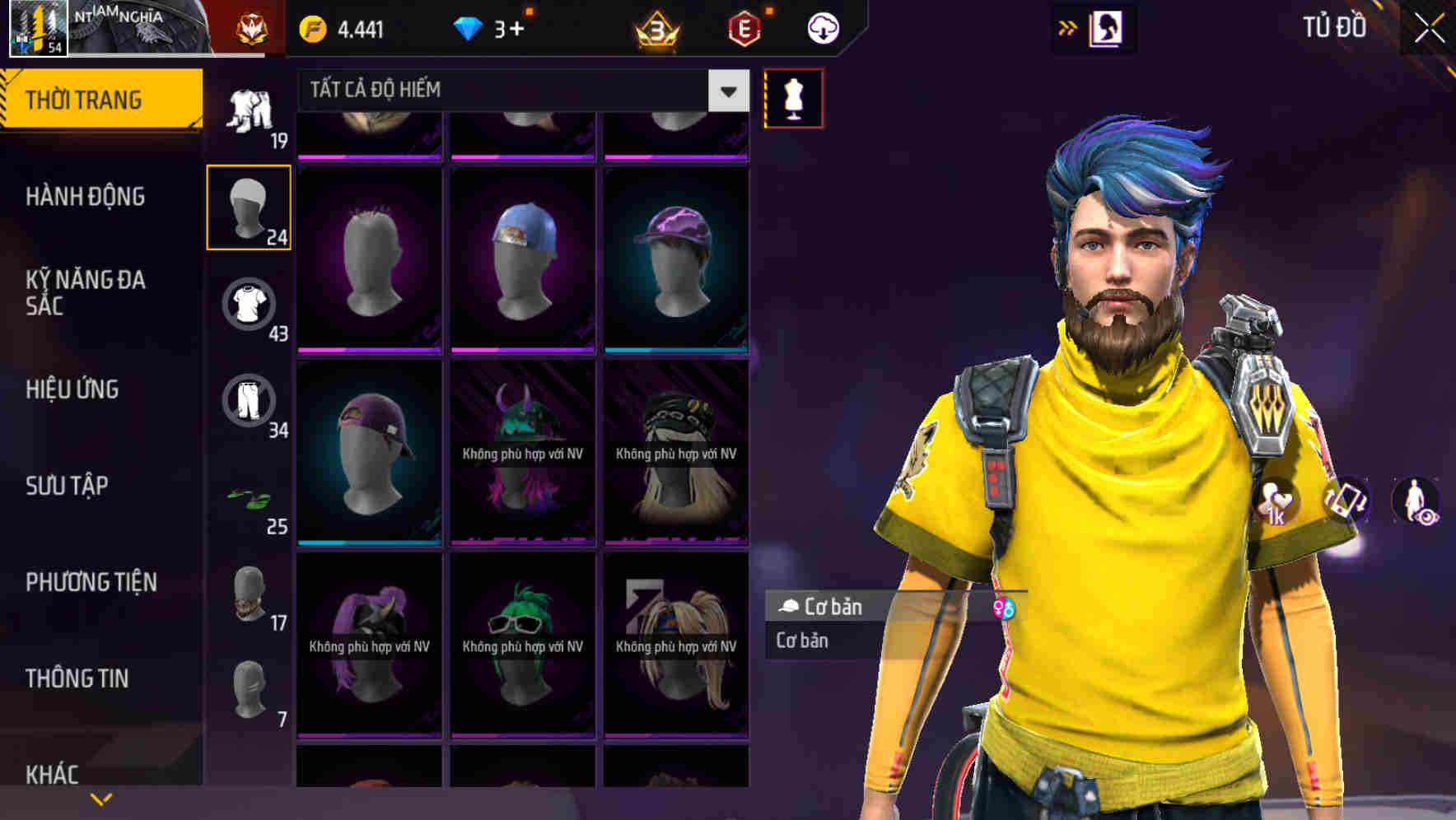Click the cloud download icon in top bar

(822, 27)
